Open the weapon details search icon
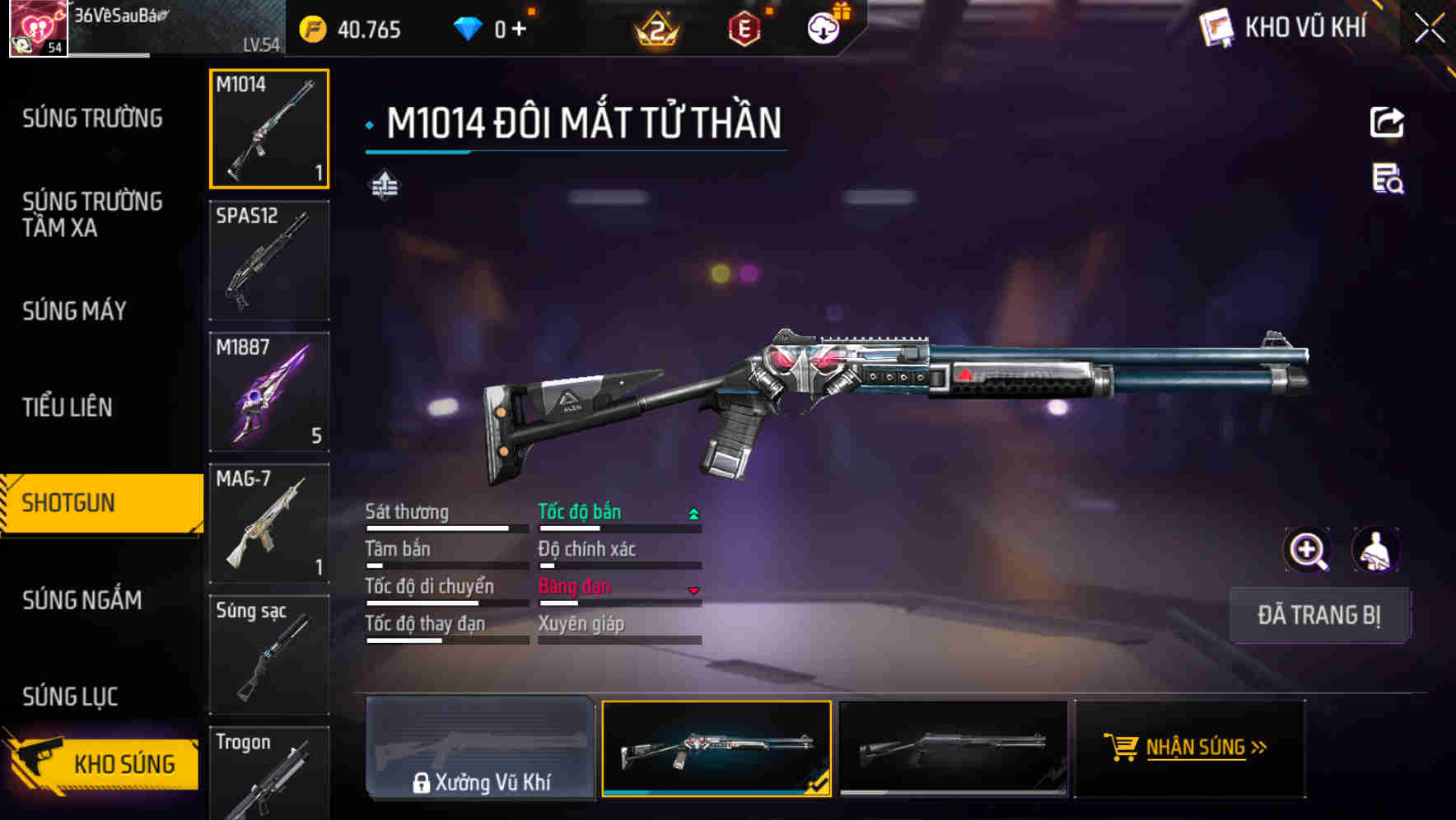The height and width of the screenshot is (820, 1456). pyautogui.click(x=1388, y=179)
